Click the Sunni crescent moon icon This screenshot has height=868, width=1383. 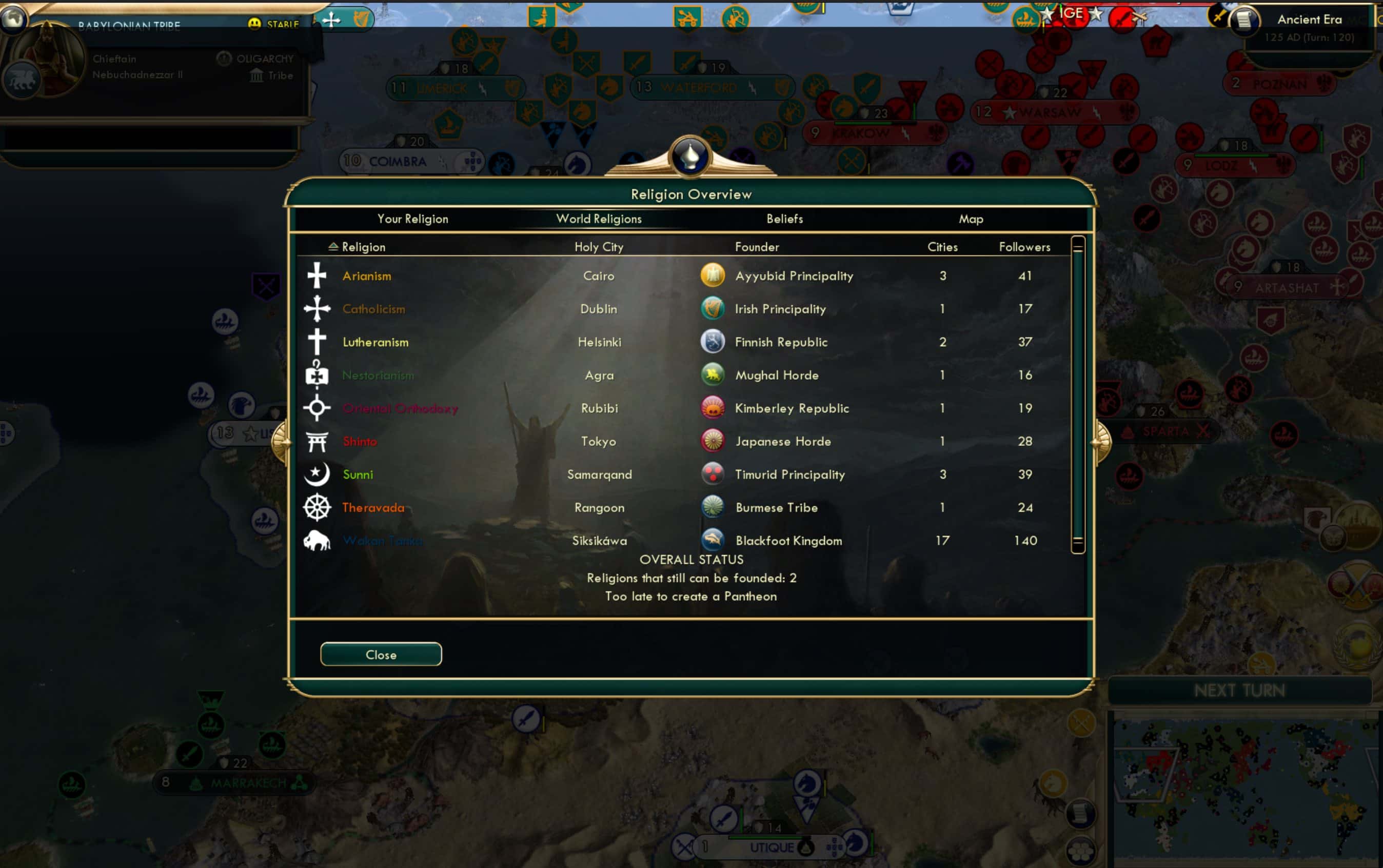(x=317, y=474)
